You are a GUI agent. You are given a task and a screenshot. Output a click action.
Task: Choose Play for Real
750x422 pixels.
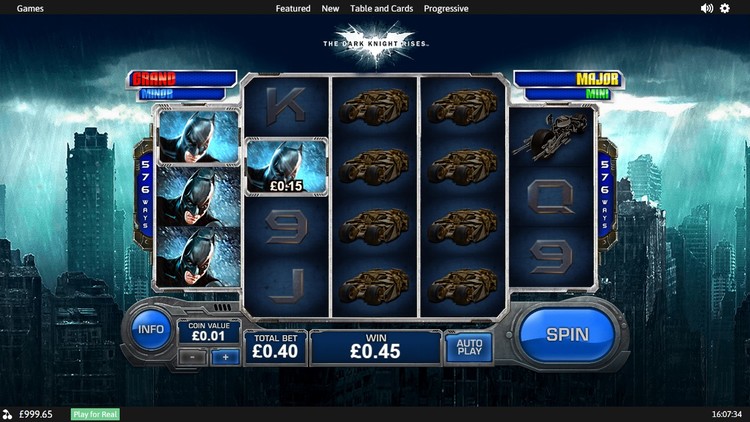point(95,414)
